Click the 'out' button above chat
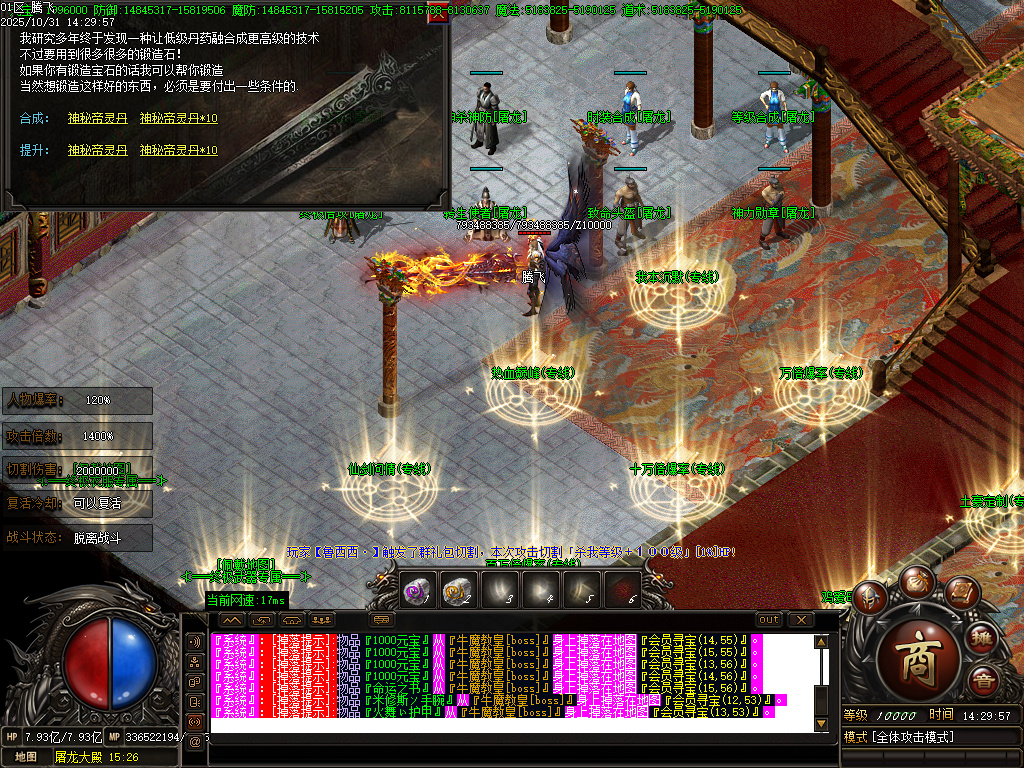This screenshot has height=768, width=1024. (769, 620)
